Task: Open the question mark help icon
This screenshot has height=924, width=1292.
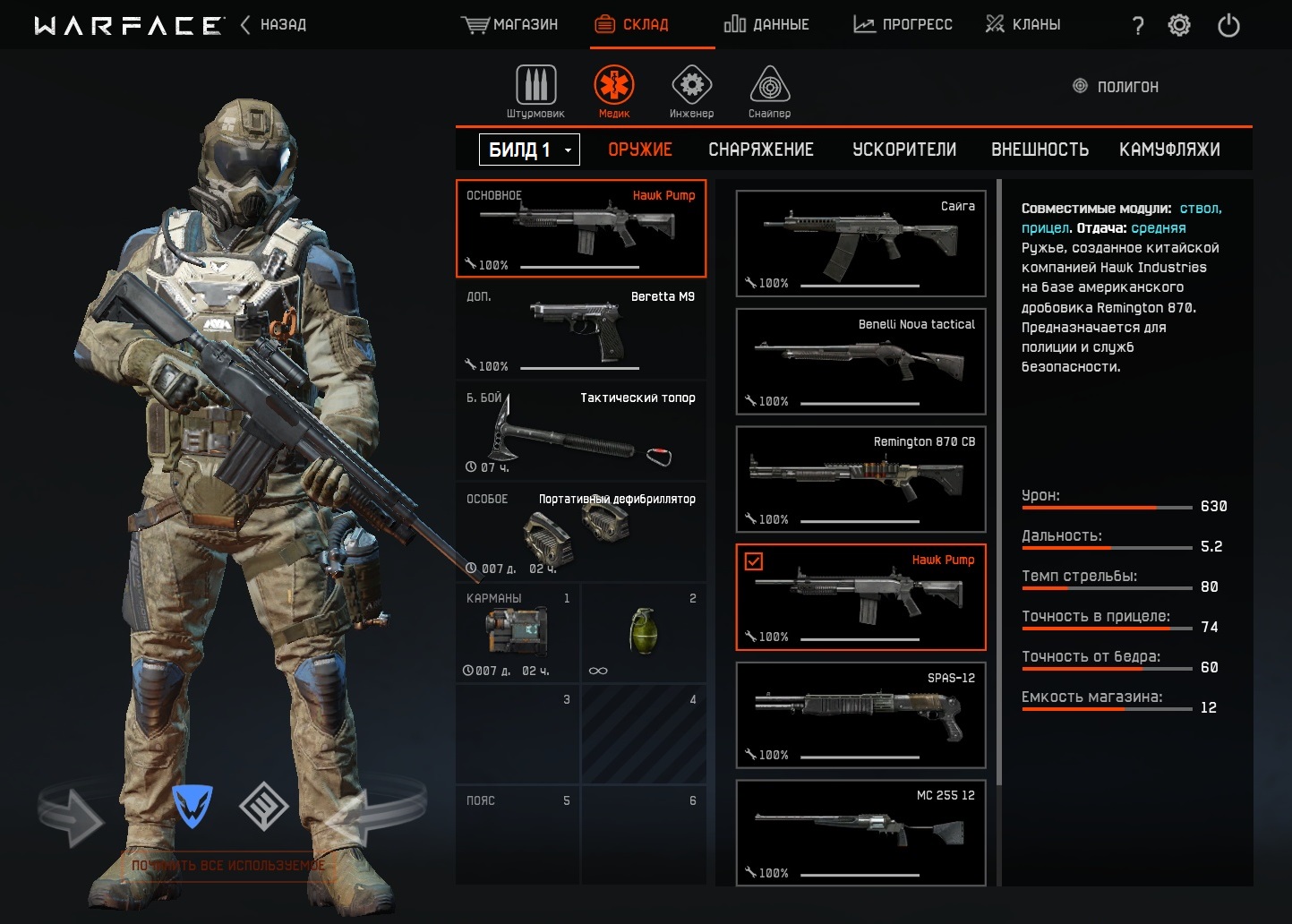Action: tap(1138, 26)
